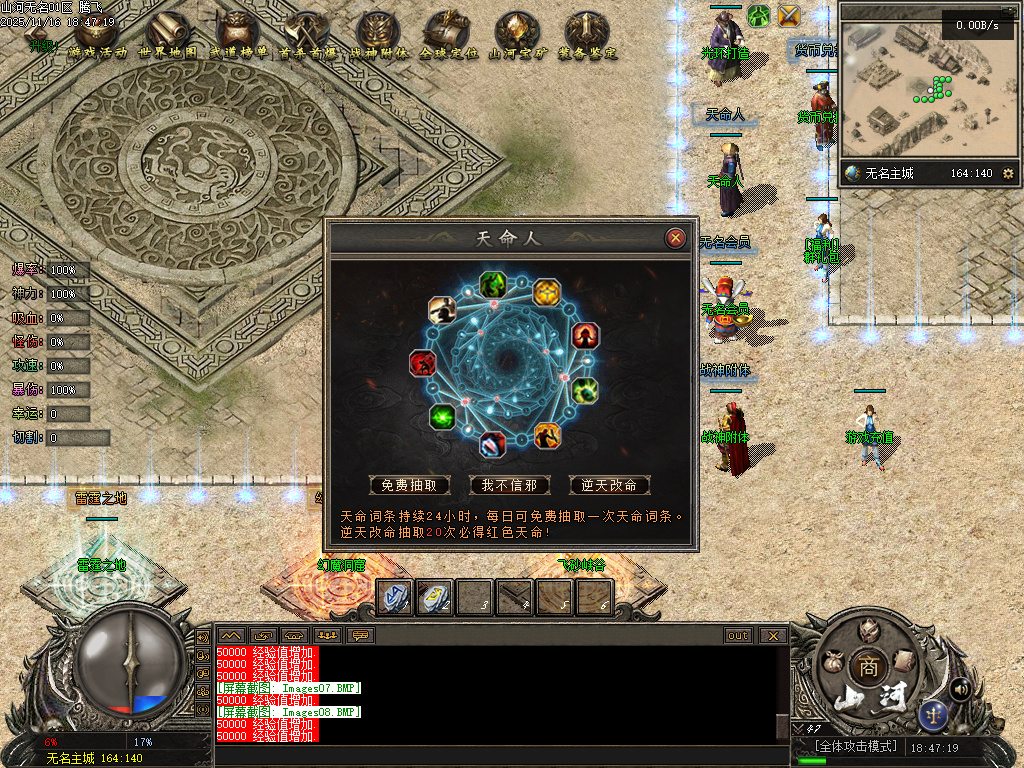
Task: Toggle the sound speaker icon
Action: 960,688
